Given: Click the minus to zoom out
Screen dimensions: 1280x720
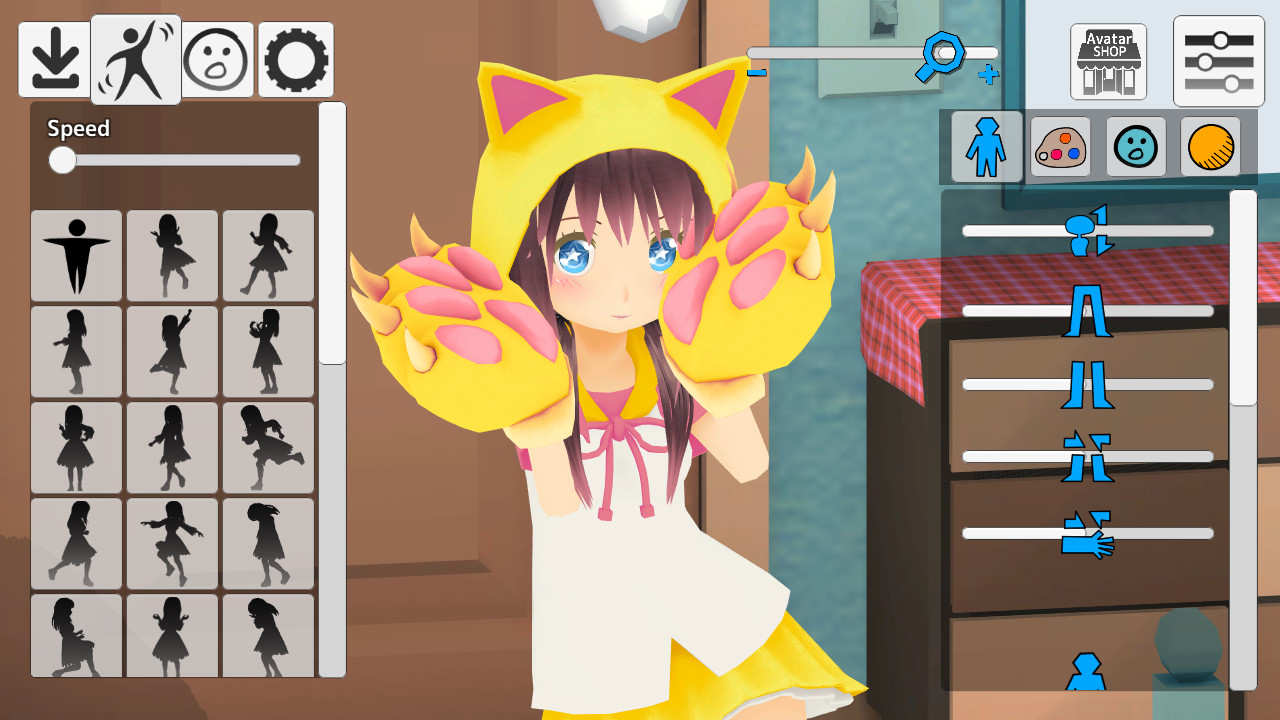Looking at the screenshot, I should (758, 71).
